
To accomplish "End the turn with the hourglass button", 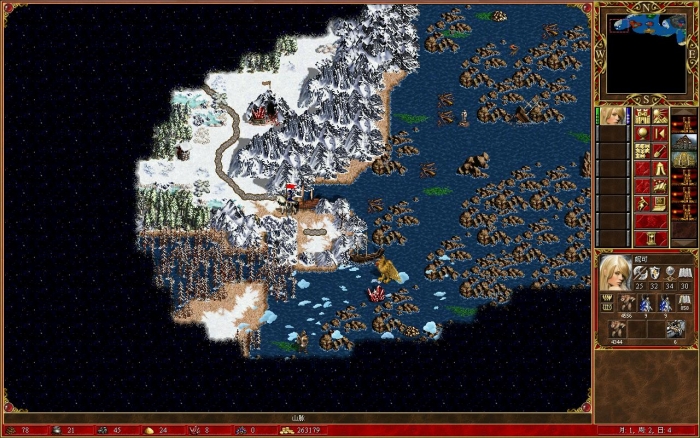I will point(650,238).
